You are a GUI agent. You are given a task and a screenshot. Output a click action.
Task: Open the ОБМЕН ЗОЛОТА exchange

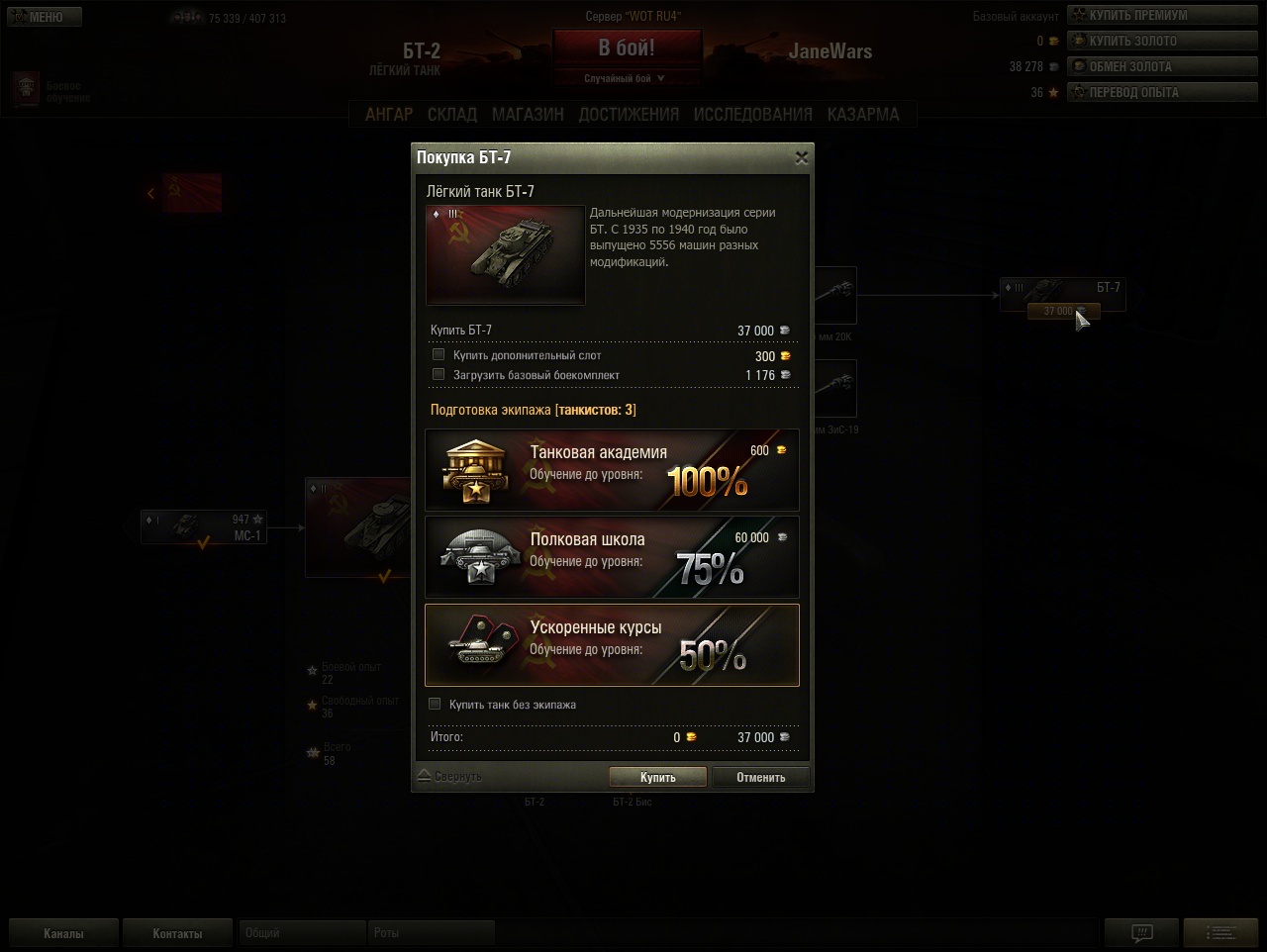[1162, 66]
